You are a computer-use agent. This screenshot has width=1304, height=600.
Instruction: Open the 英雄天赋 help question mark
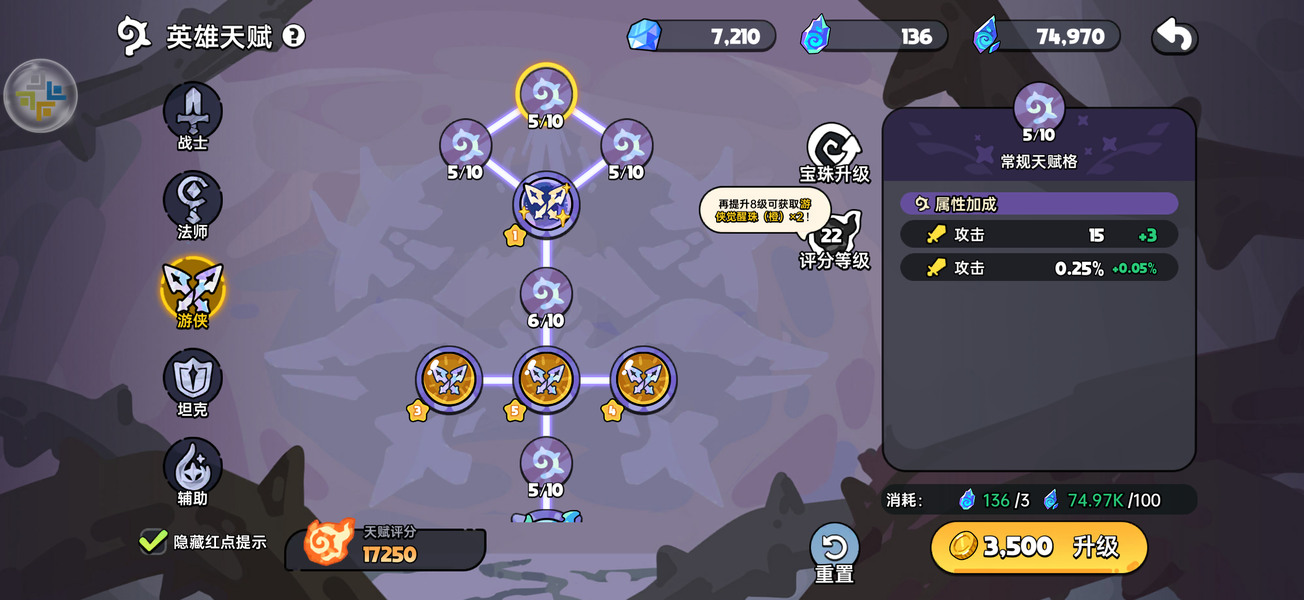pyautogui.click(x=293, y=37)
